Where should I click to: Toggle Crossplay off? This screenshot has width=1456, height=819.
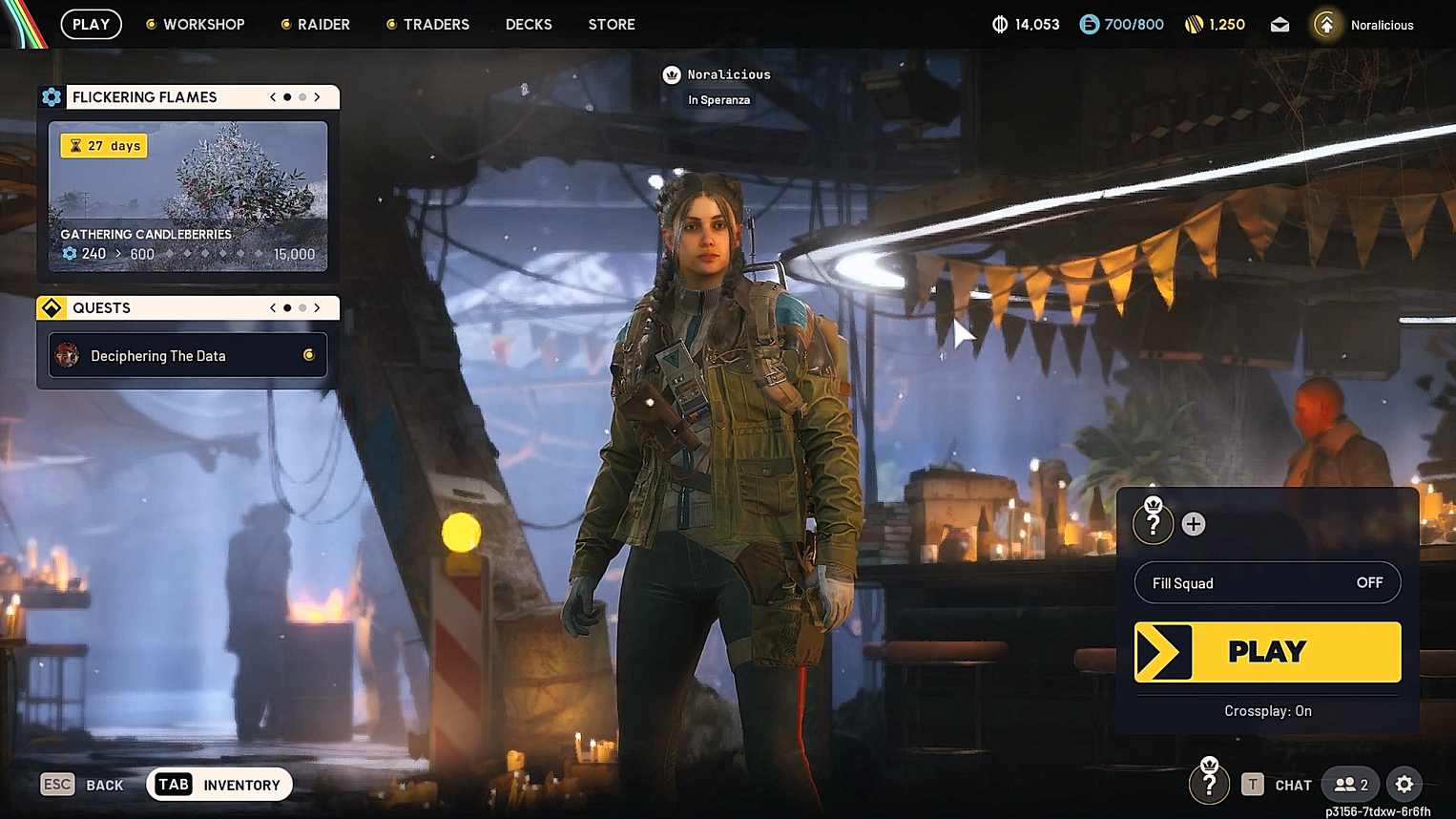click(x=1267, y=710)
